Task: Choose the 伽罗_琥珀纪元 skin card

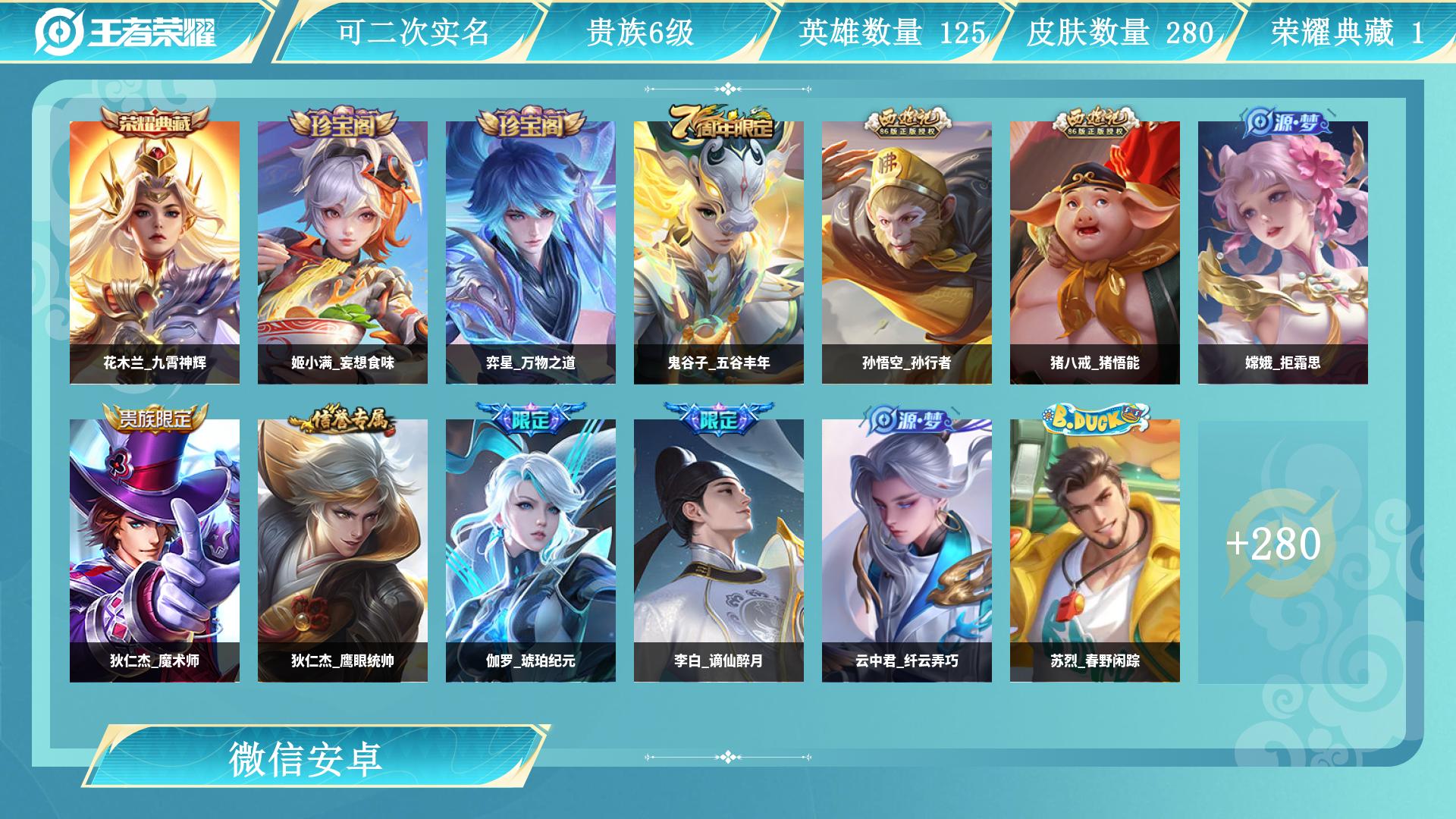Action: [531, 551]
